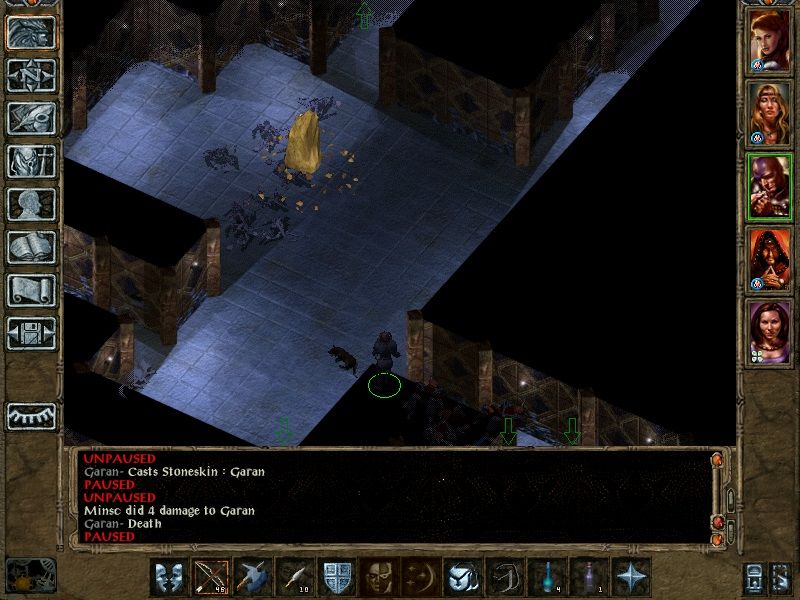Viewport: 800px width, 600px height.
Task: Equip the bow with 46 arrows
Action: [209, 577]
